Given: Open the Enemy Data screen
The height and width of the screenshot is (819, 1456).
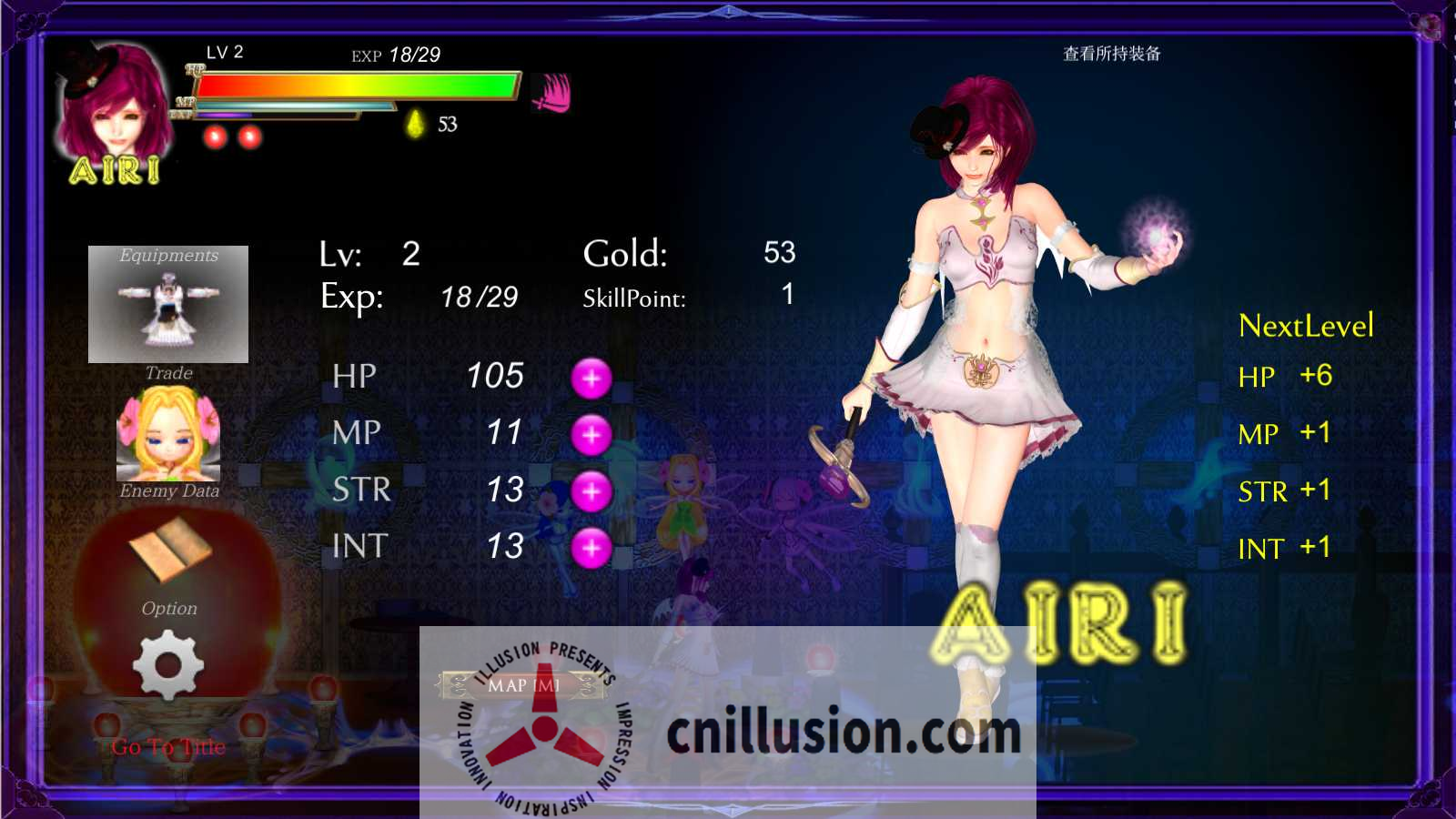Looking at the screenshot, I should point(169,491).
